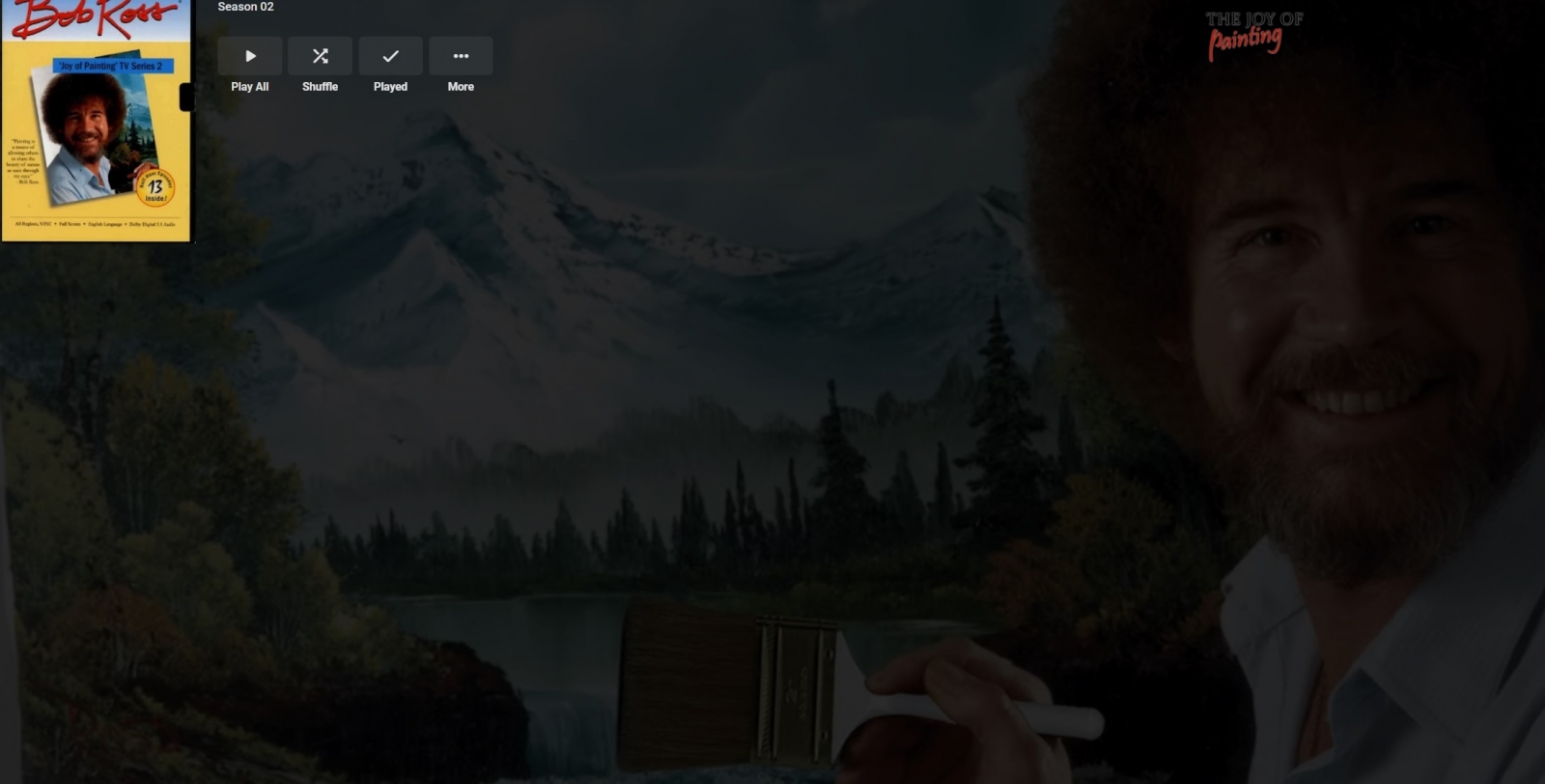Open the More options menu

coord(461,57)
